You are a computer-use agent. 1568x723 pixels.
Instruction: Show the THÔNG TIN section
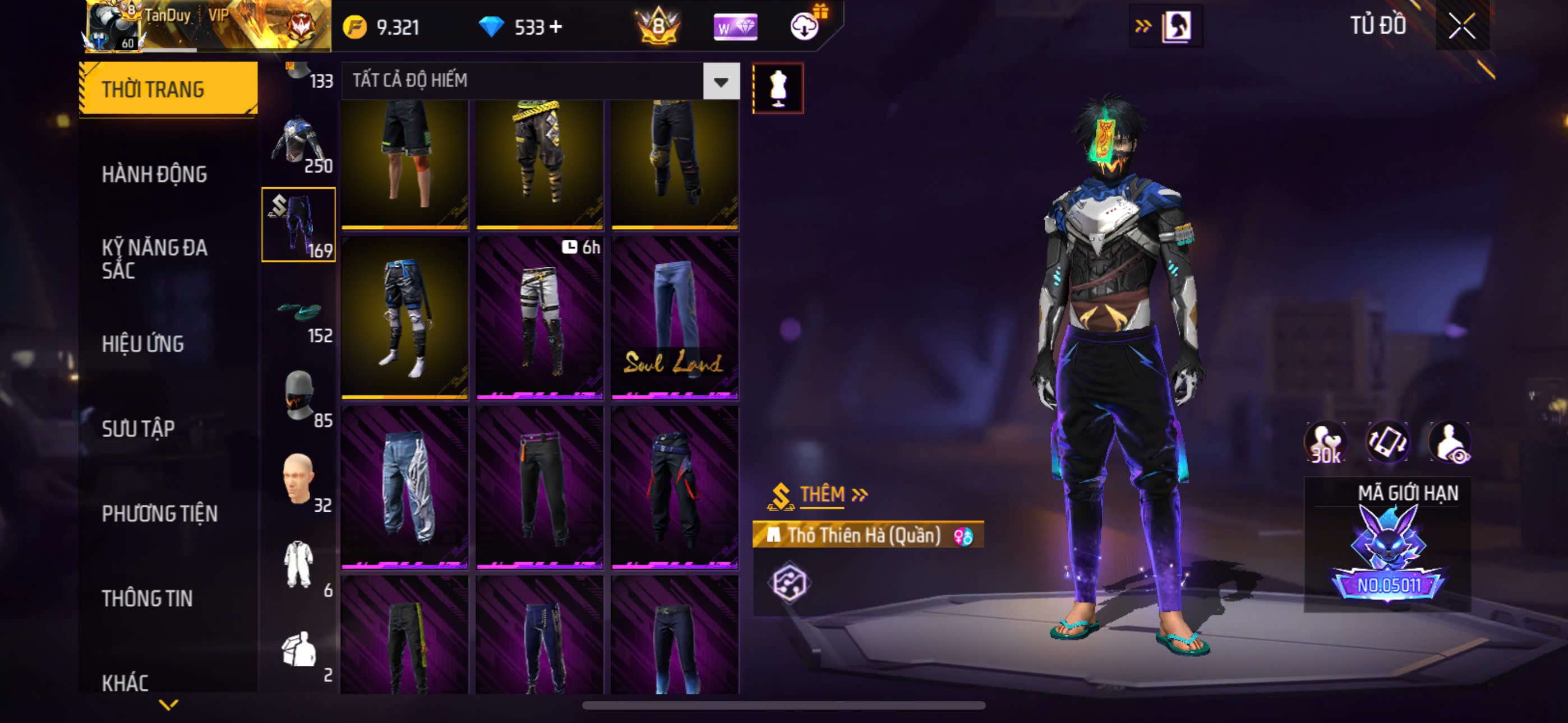pyautogui.click(x=147, y=598)
